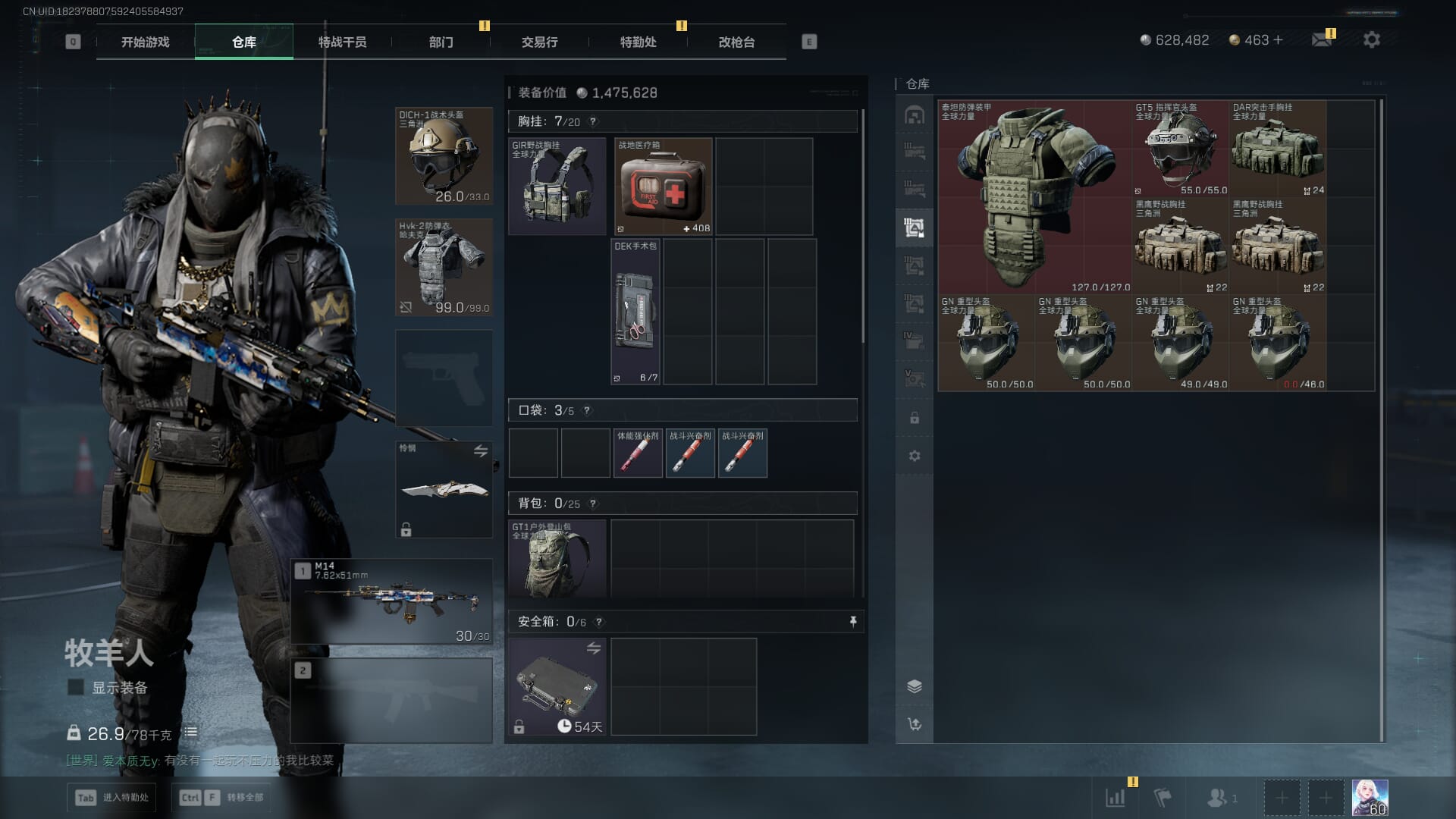Click the 转移全部 transfer all button
Image resolution: width=1456 pixels, height=819 pixels.
(222, 797)
